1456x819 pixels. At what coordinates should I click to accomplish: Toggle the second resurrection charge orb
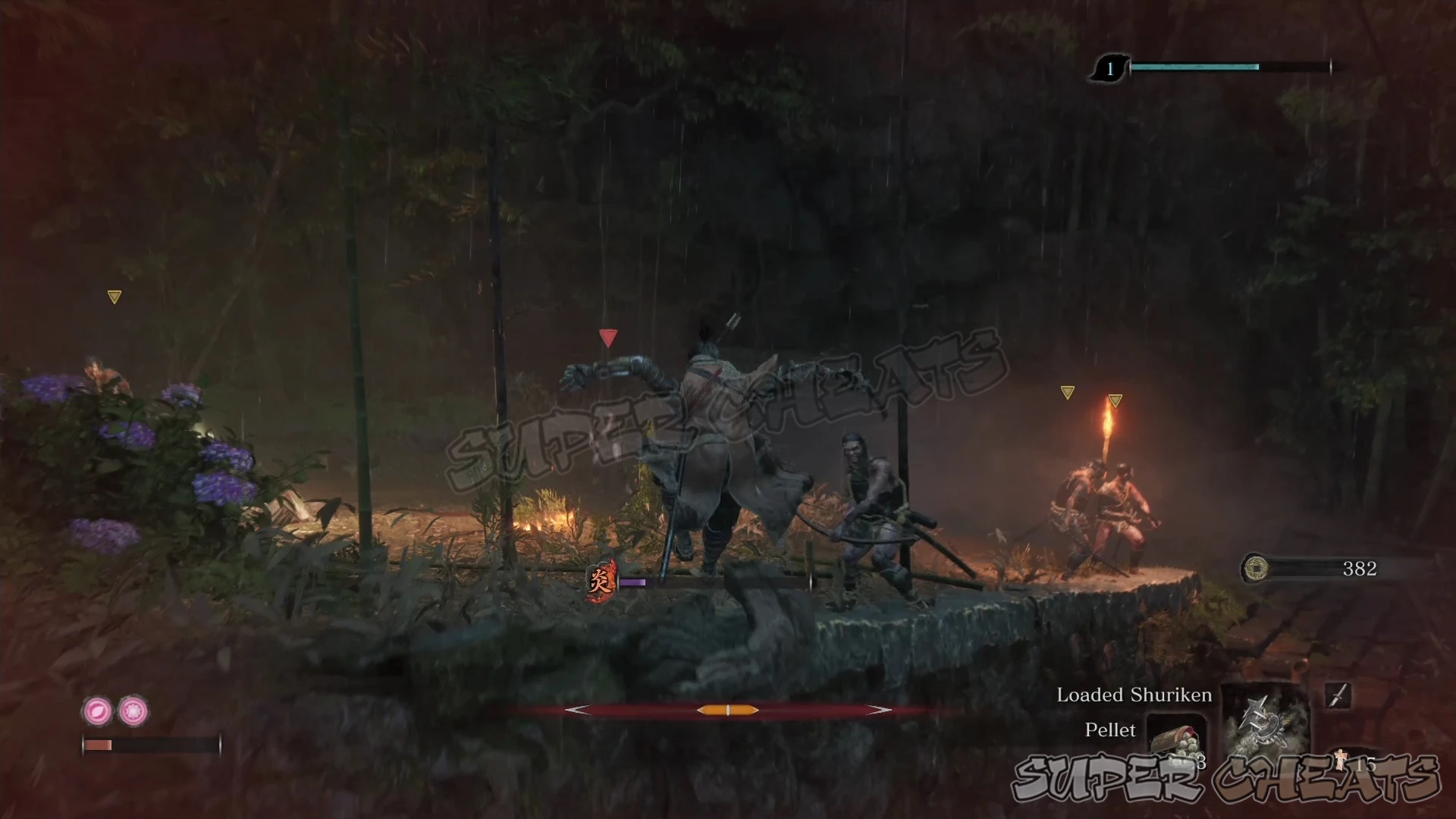[x=132, y=711]
